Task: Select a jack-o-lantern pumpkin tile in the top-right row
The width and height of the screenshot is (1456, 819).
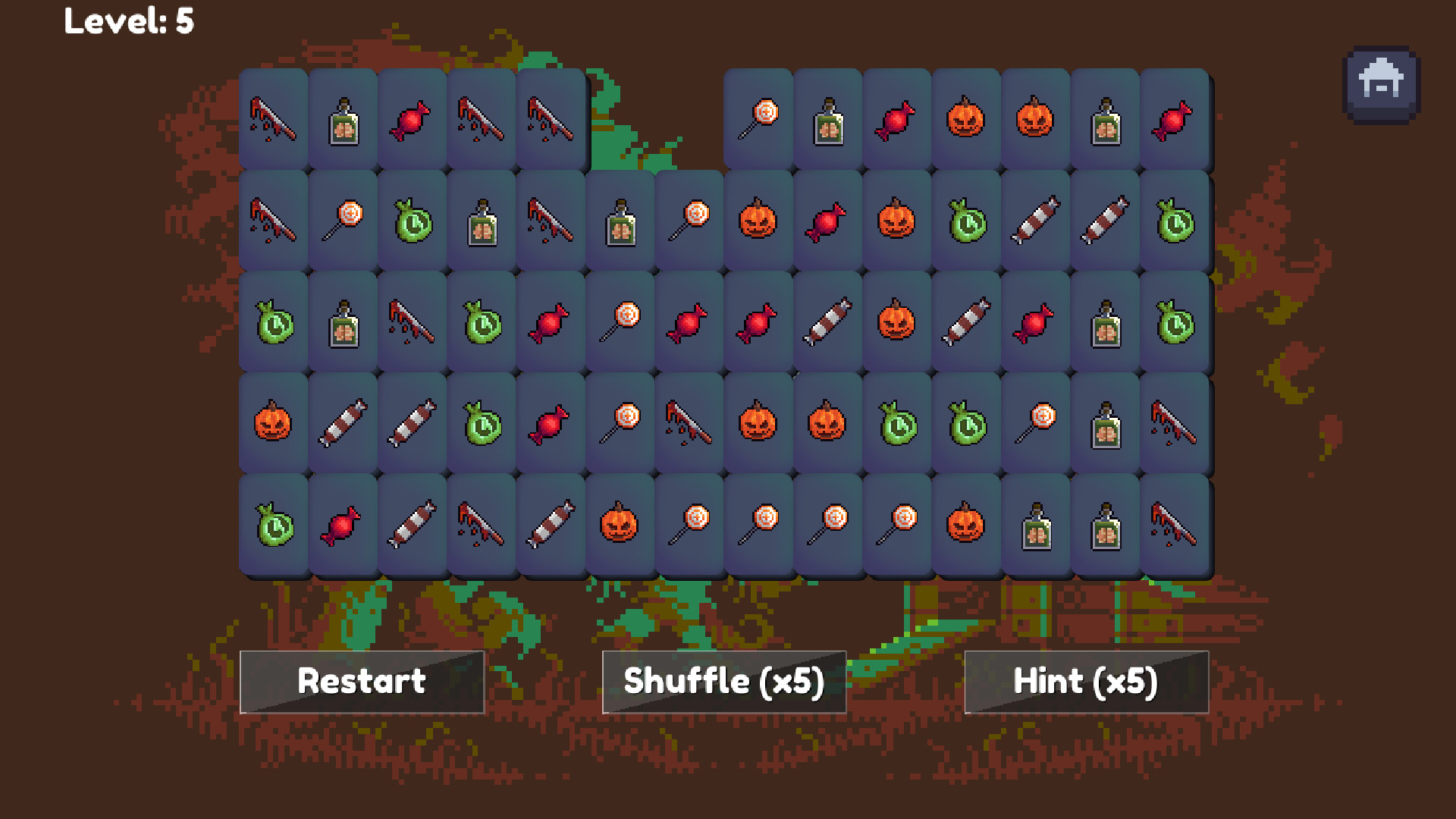Action: [x=965, y=119]
